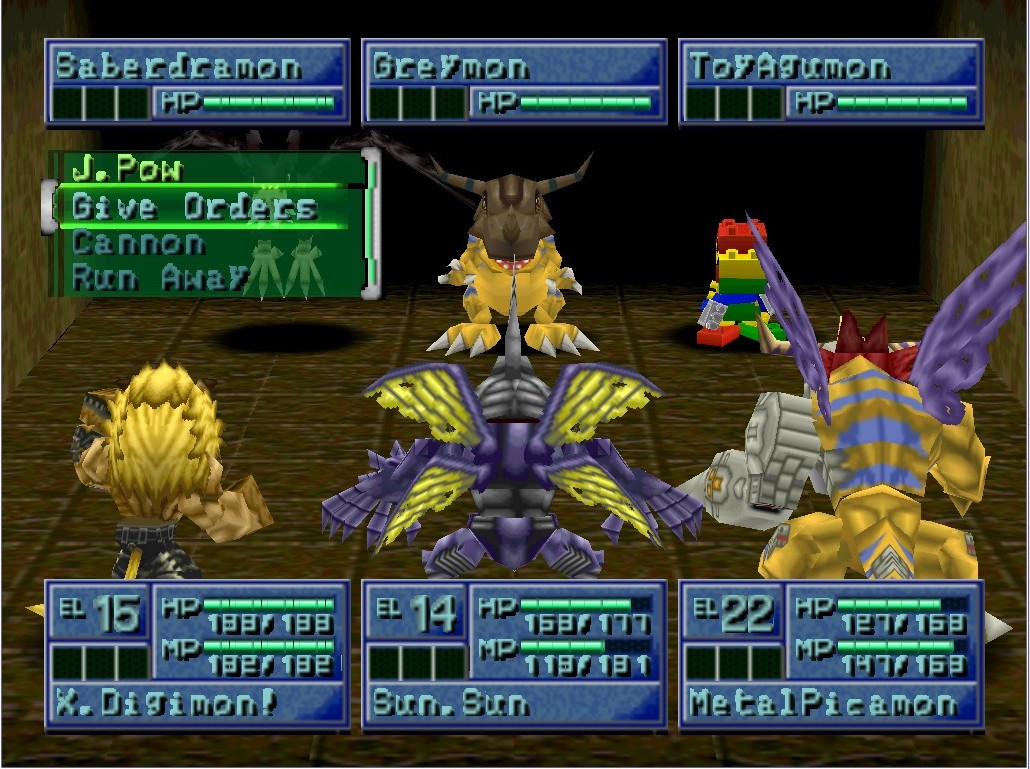
Task: Target the Greymon enemy panel
Action: pyautogui.click(x=514, y=82)
